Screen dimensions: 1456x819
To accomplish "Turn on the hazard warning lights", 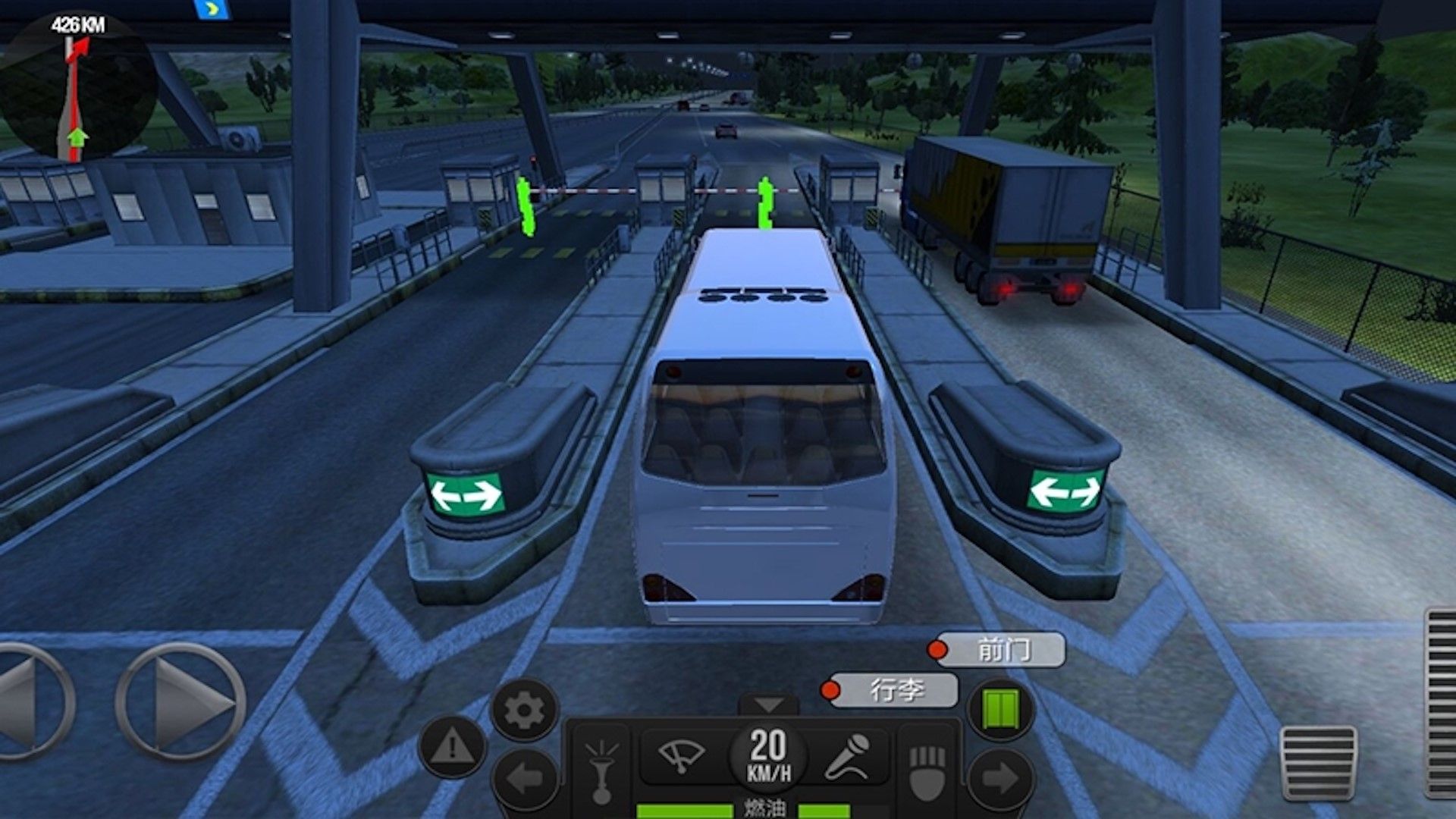I will pos(452,748).
